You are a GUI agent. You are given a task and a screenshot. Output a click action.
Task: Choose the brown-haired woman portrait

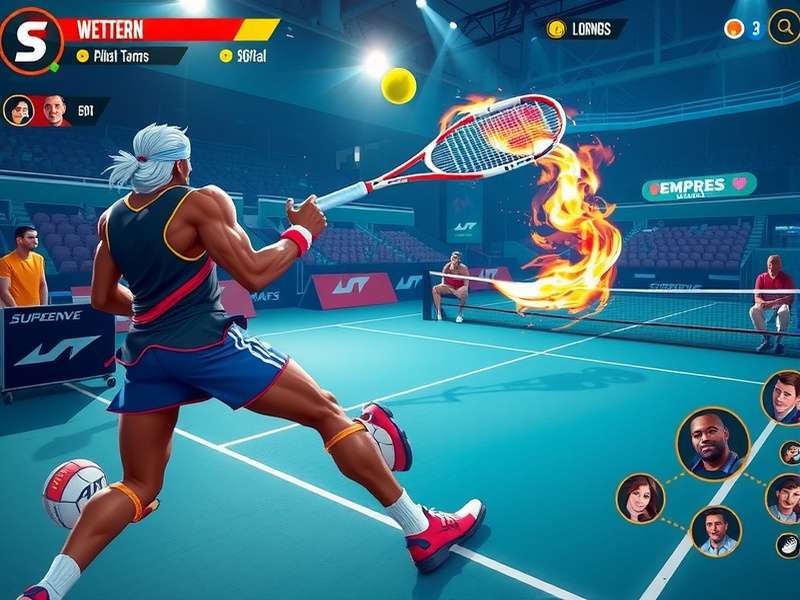pos(640,497)
